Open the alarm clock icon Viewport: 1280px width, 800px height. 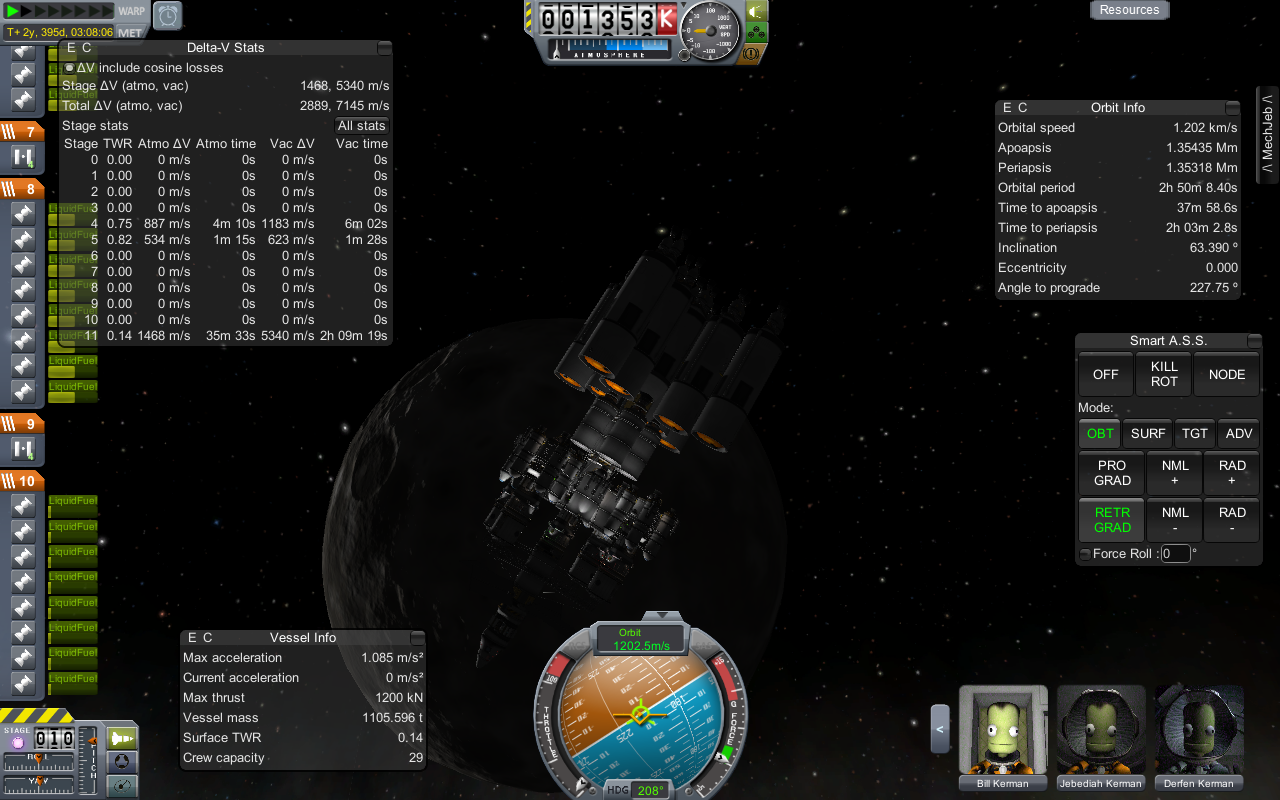tap(167, 15)
